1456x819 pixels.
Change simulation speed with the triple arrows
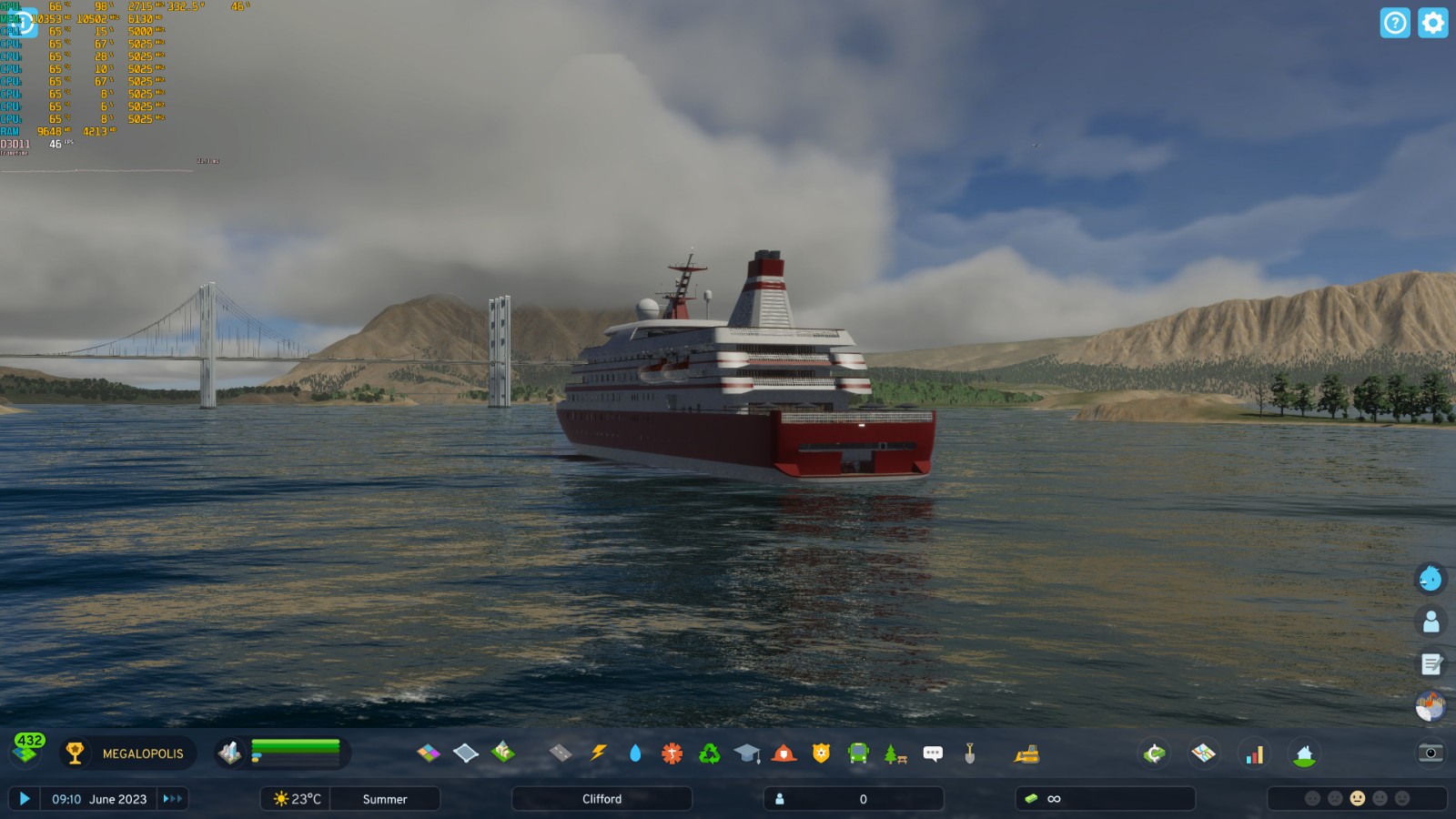click(172, 799)
